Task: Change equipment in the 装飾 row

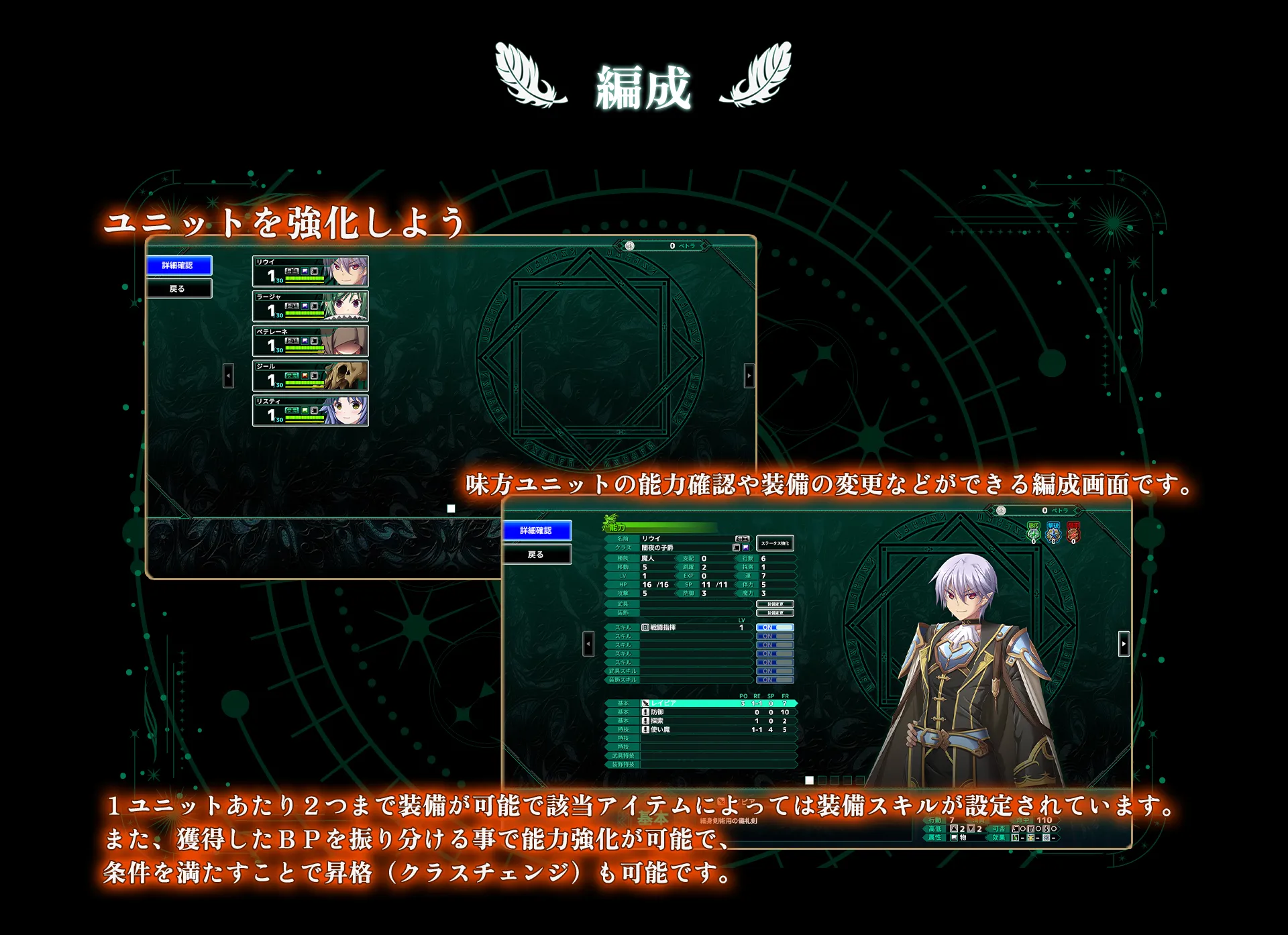Action: click(775, 613)
